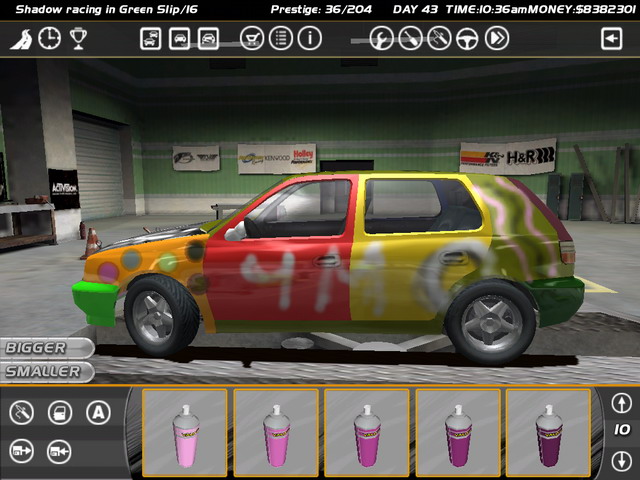Screen dimensions: 640x480
Task: Click the wrench tuning icon
Action: pyautogui.click(x=380, y=39)
